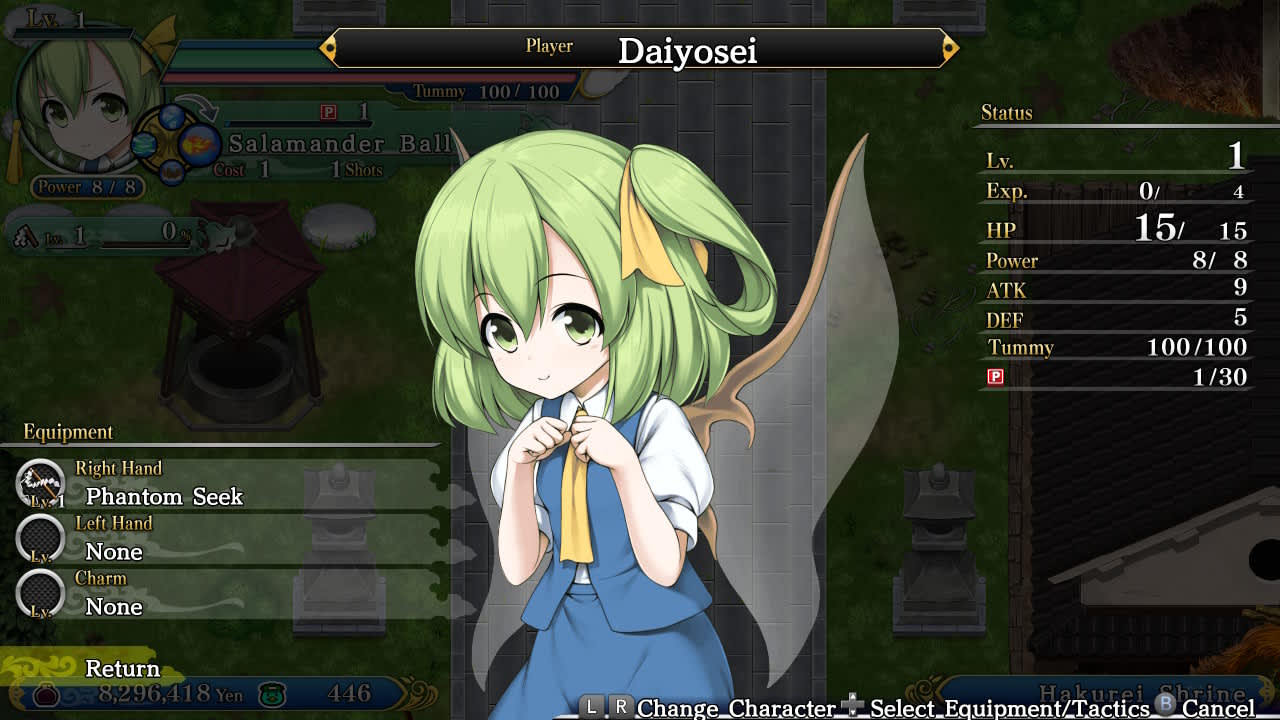Click the P power item icon in Status

click(x=993, y=377)
